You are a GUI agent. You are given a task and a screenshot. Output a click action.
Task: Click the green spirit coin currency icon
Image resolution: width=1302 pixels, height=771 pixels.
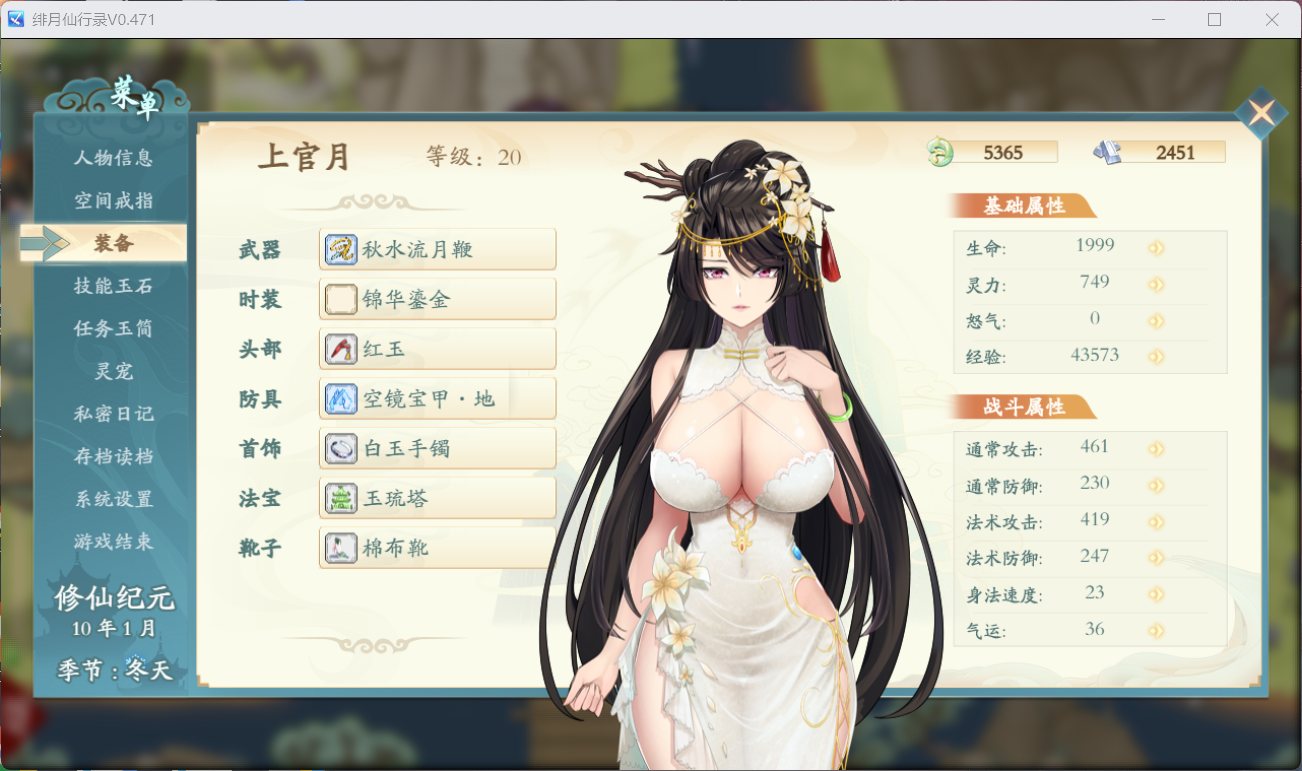(x=941, y=152)
